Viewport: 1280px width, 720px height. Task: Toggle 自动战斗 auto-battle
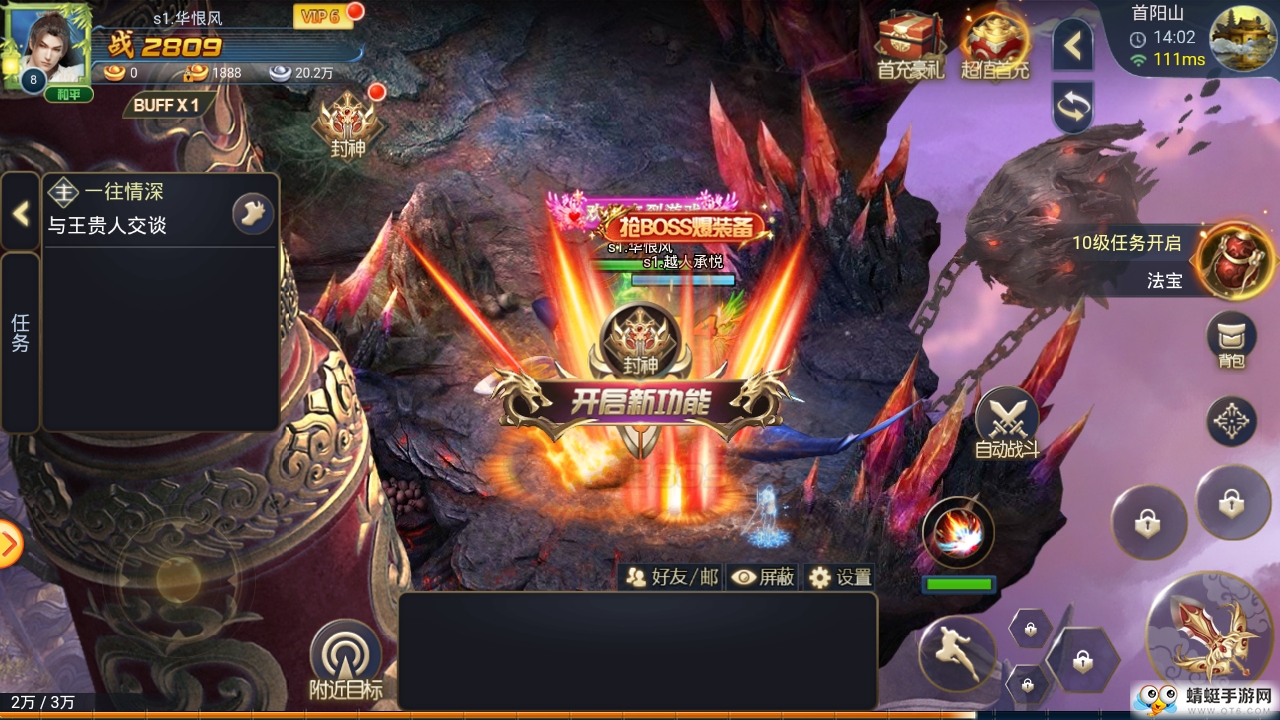coord(1006,421)
